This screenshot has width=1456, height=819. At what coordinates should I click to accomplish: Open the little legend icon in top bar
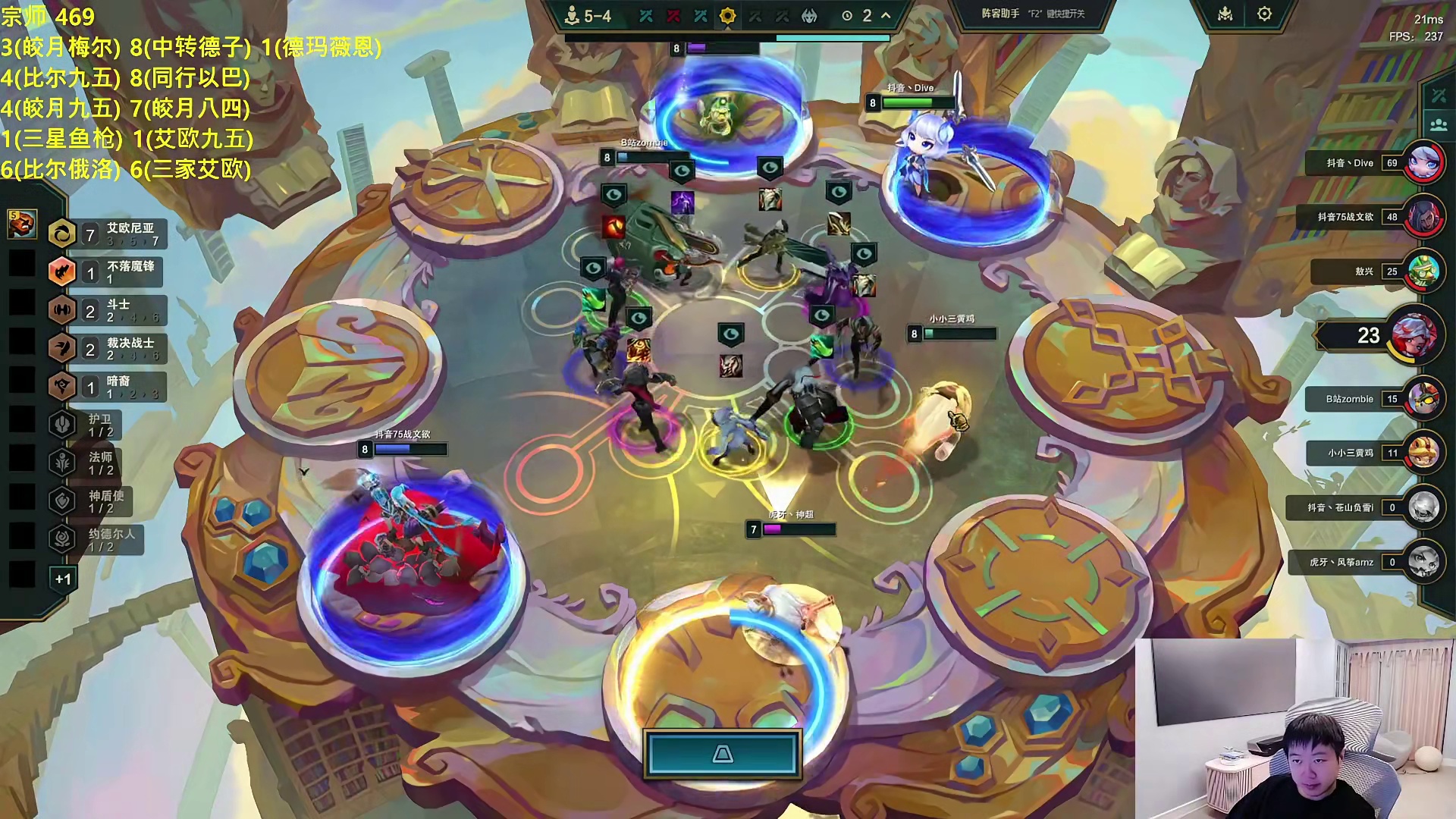[1225, 14]
